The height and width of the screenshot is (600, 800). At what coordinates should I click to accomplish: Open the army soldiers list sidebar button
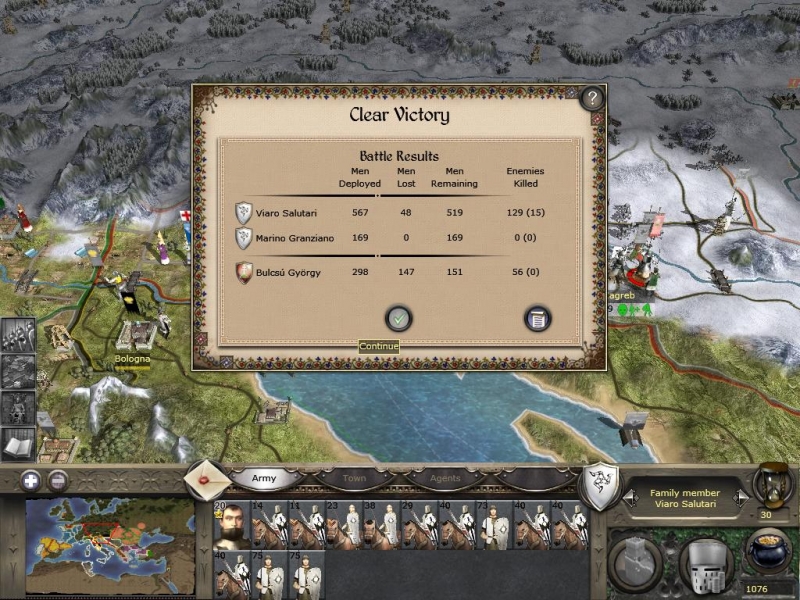coord(19,335)
